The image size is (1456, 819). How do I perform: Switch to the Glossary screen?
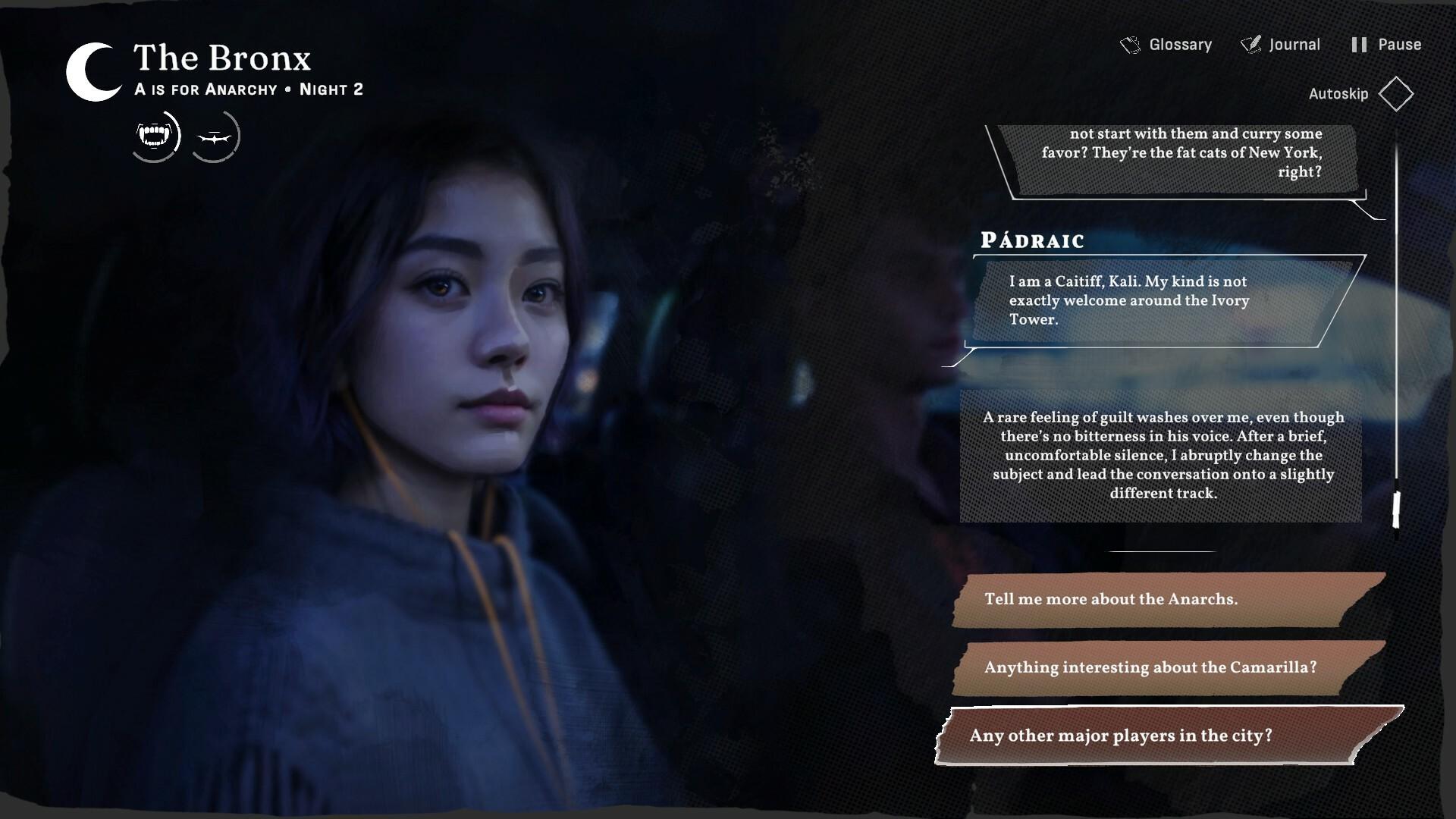tap(1179, 44)
